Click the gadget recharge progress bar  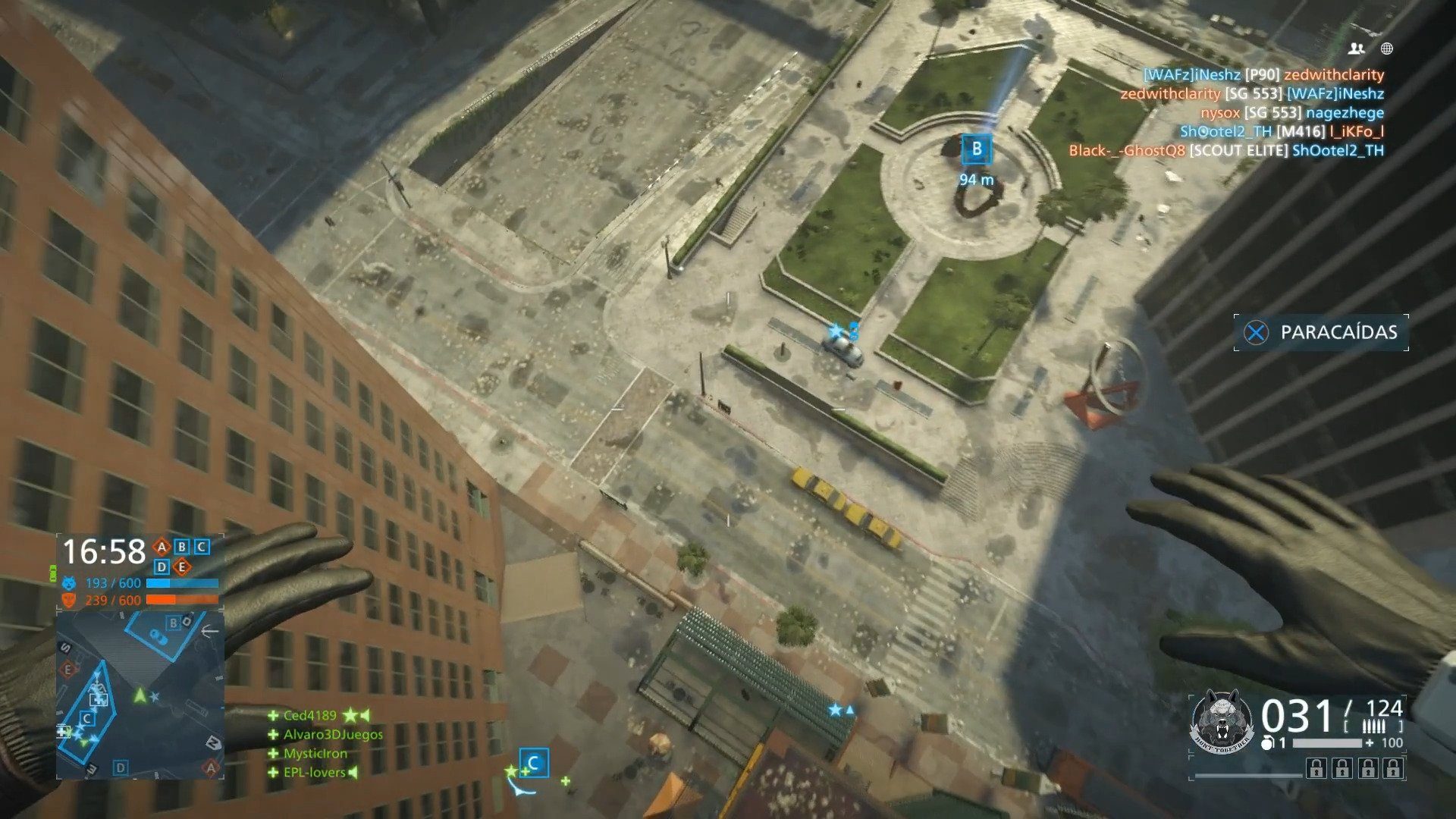pyautogui.click(x=1326, y=742)
